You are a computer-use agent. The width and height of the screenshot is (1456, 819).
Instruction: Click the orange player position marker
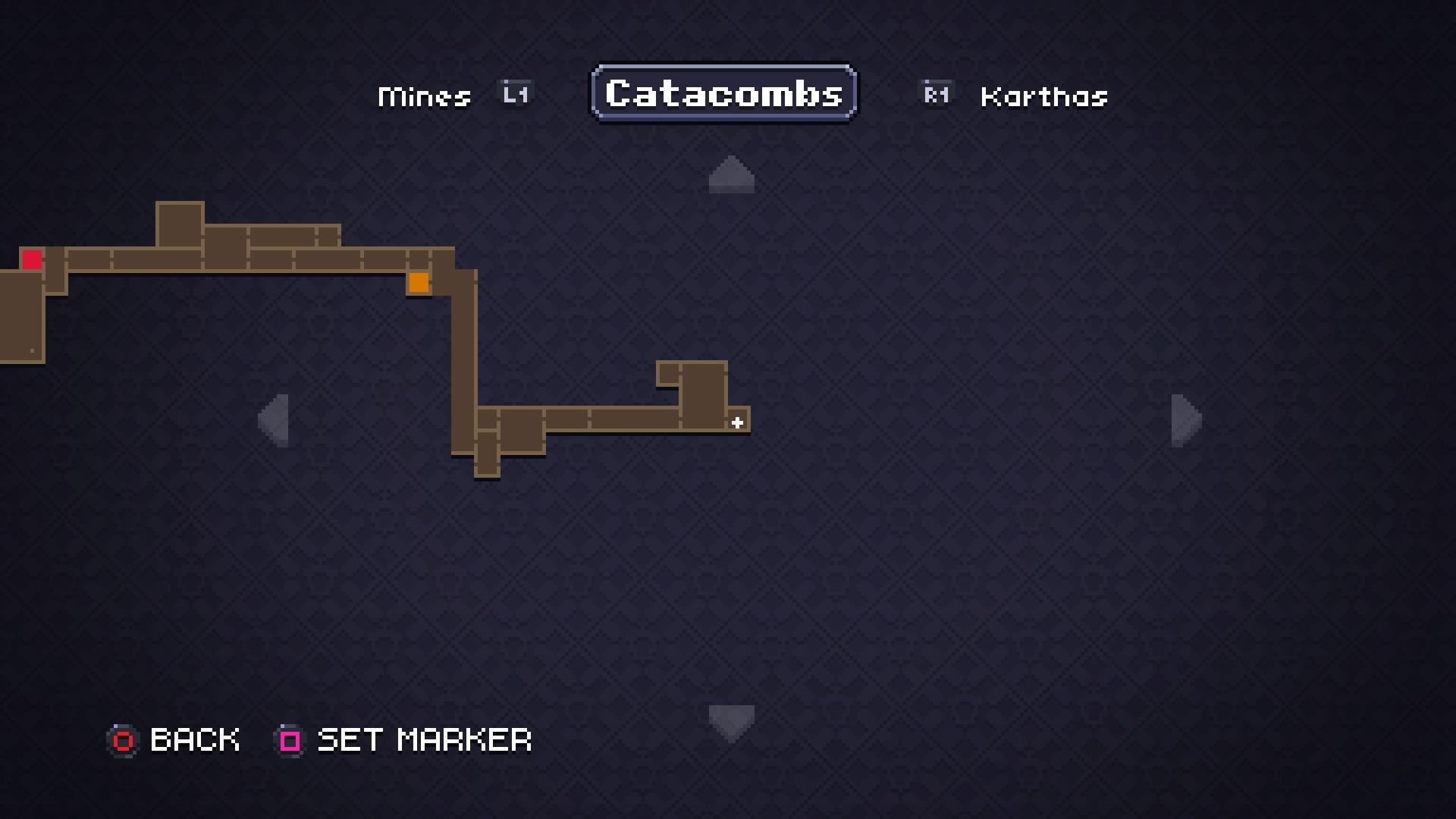419,282
